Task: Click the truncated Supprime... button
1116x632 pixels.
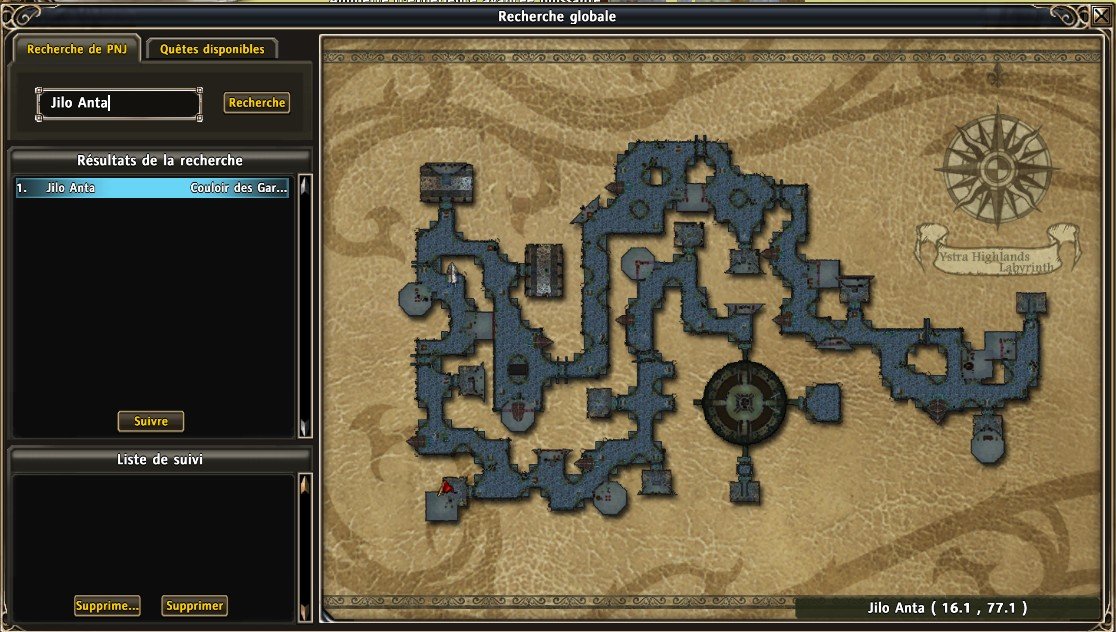Action: [107, 606]
